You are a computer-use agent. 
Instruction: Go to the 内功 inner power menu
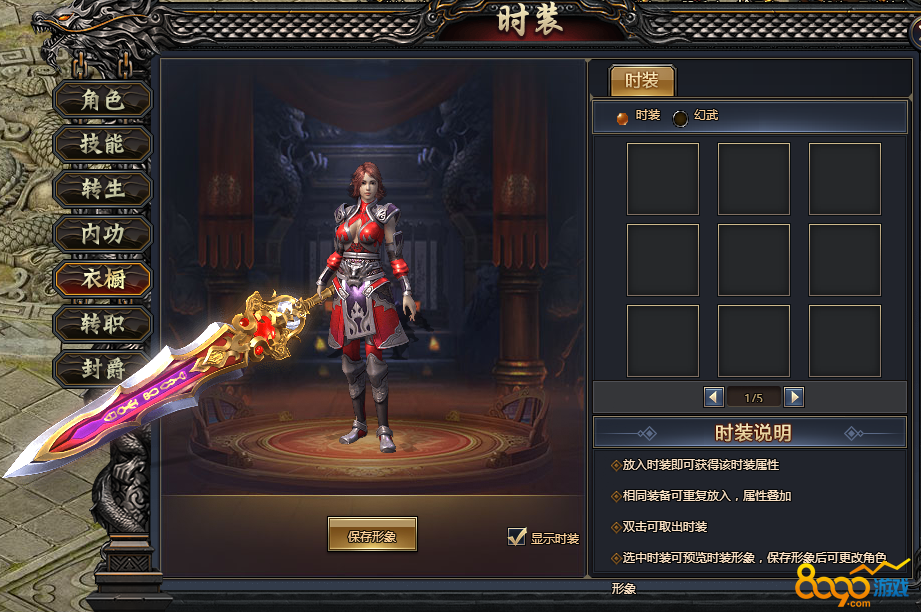102,234
